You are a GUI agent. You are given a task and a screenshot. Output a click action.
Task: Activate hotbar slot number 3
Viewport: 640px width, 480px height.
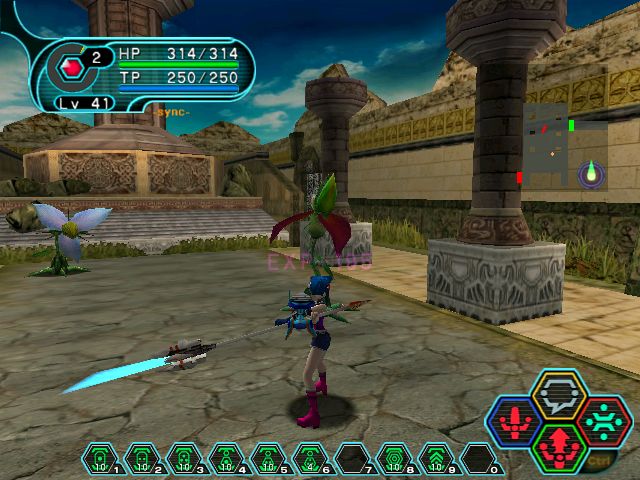pos(184,459)
